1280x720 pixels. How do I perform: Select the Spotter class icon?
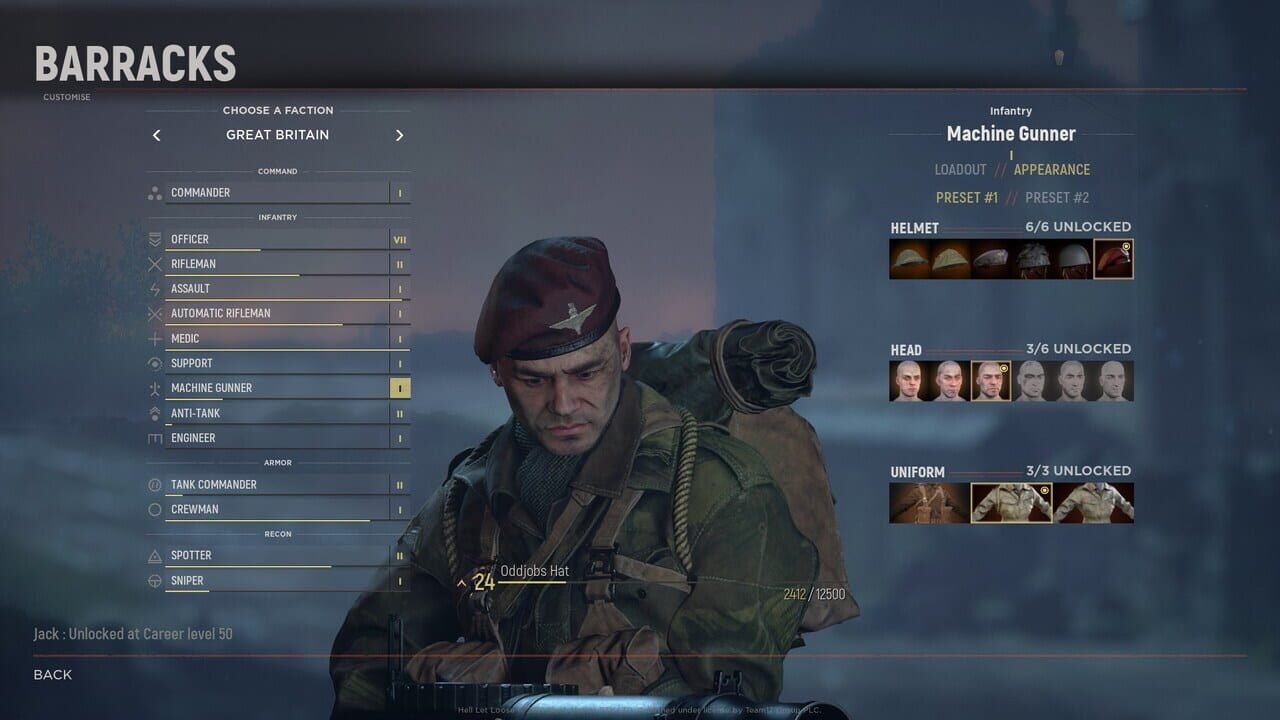(153, 555)
